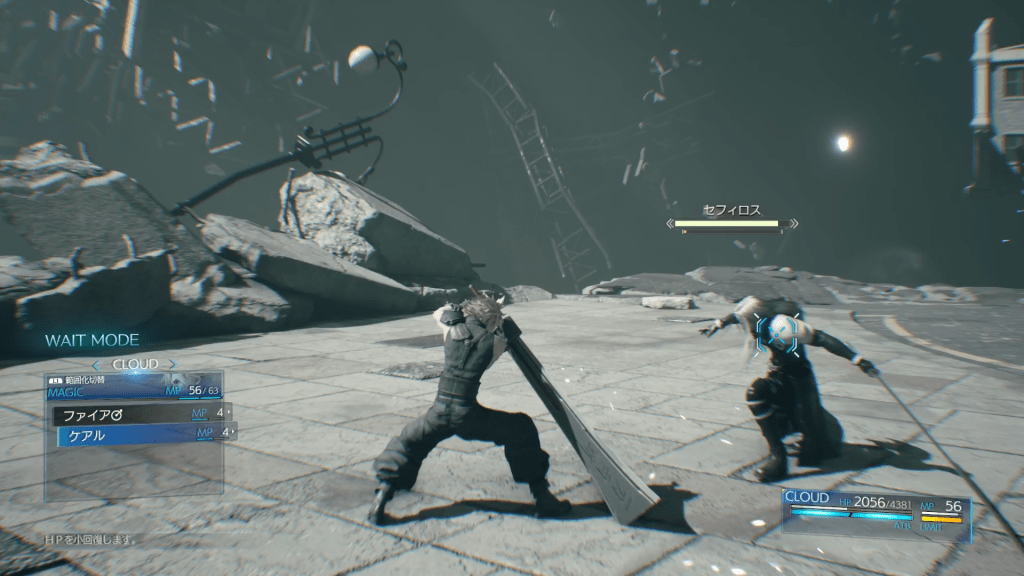Click the lock-on reticle on Sephiroth

point(778,331)
